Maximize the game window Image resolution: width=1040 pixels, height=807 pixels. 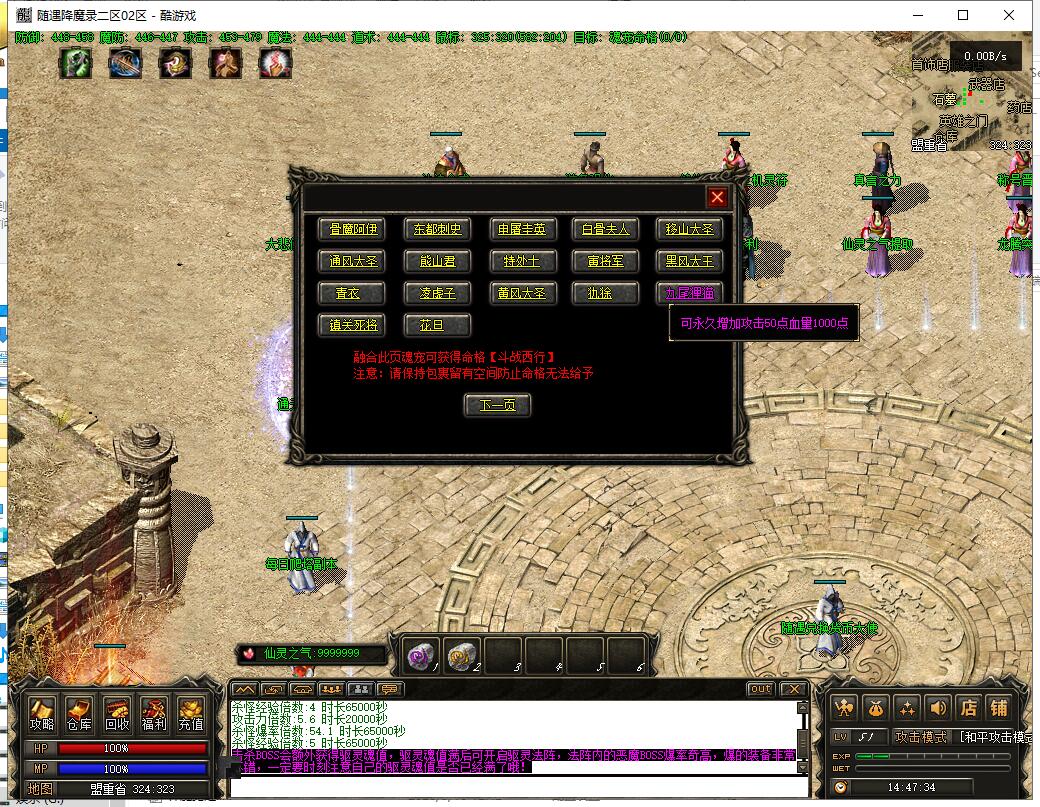point(963,15)
